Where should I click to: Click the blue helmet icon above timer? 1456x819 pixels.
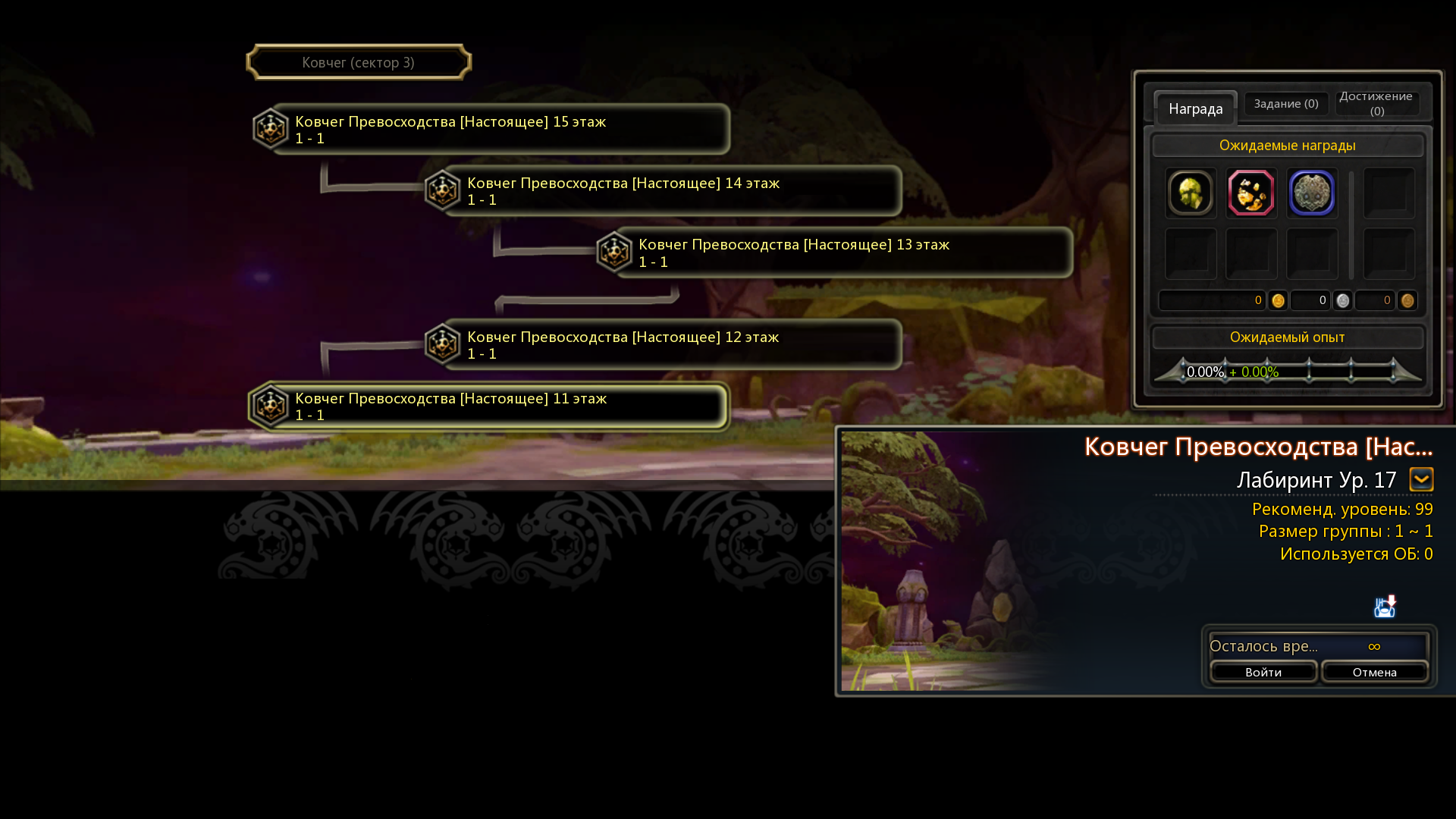click(x=1385, y=607)
